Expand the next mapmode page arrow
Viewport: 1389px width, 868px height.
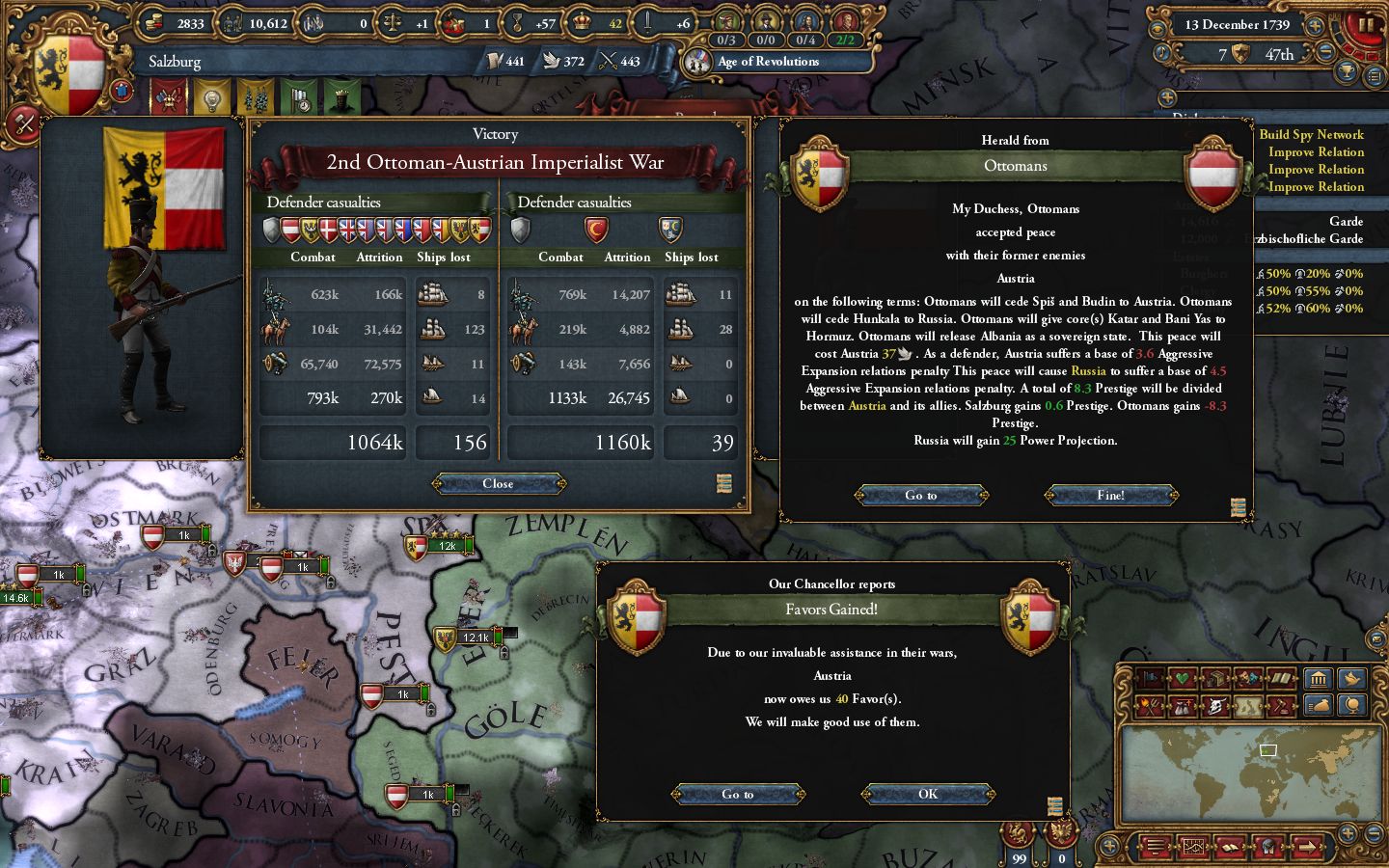(1308, 847)
